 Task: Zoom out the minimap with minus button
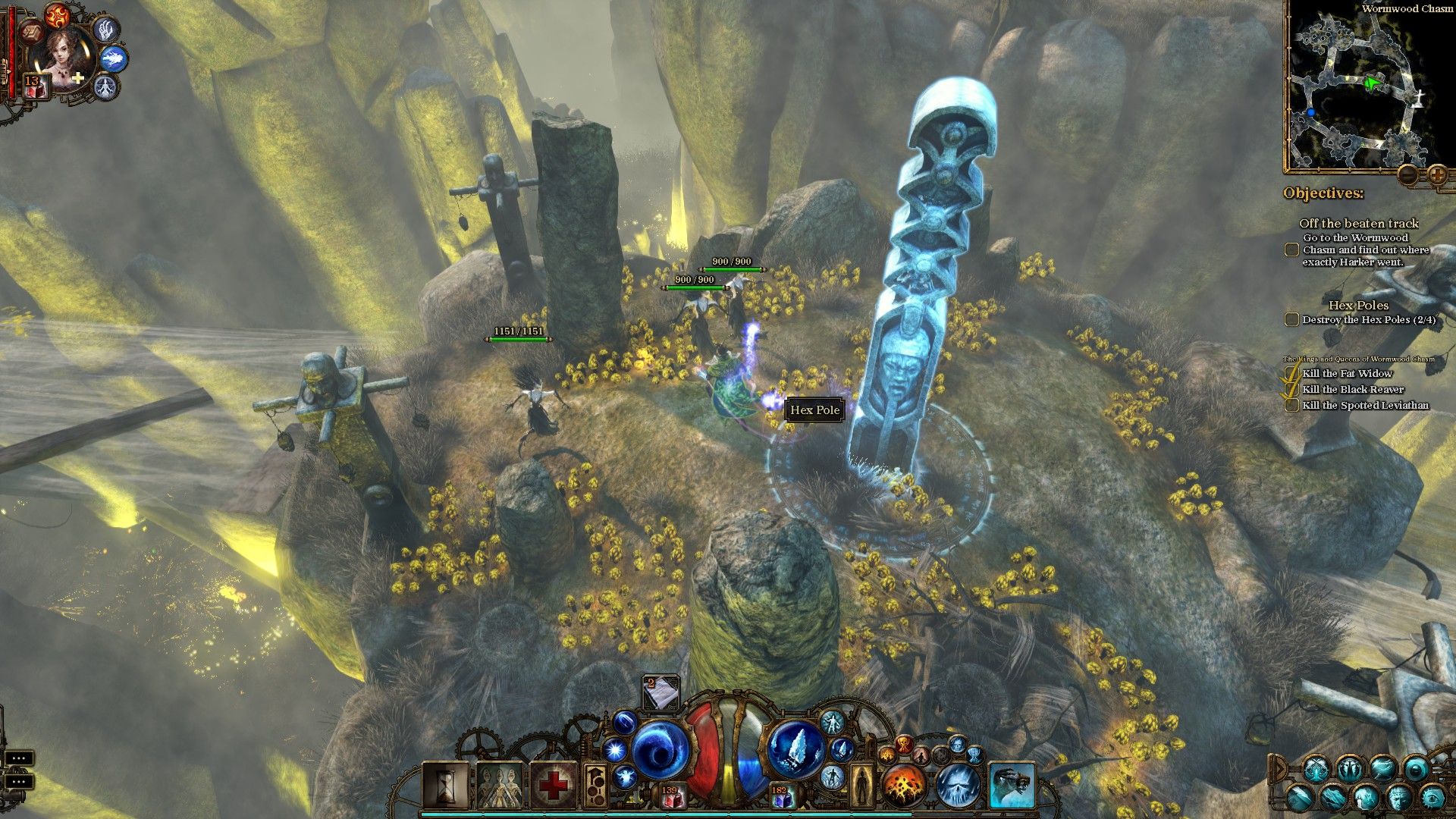[1407, 175]
